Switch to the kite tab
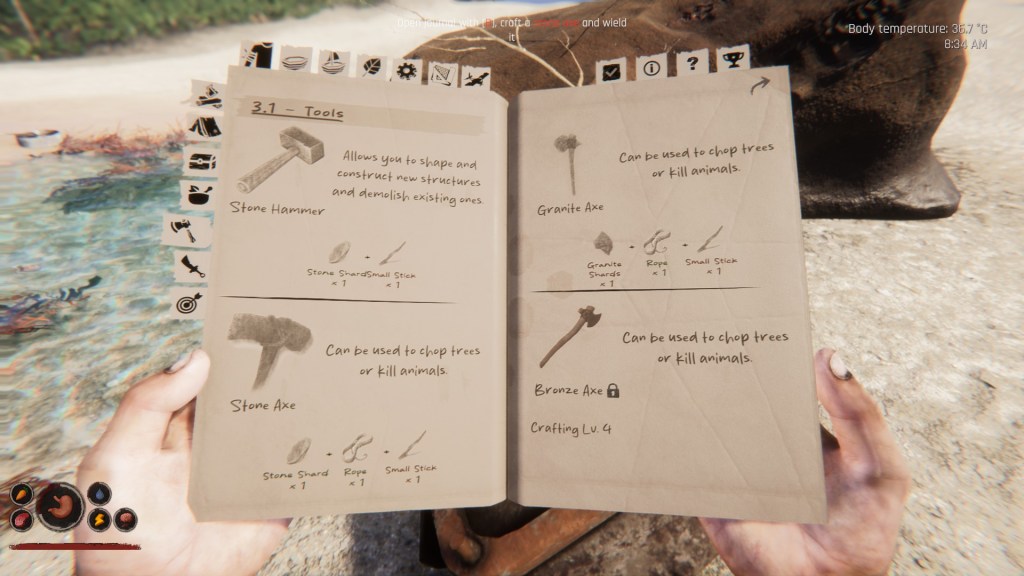Screen dimensions: 1024x576 (x=440, y=72)
